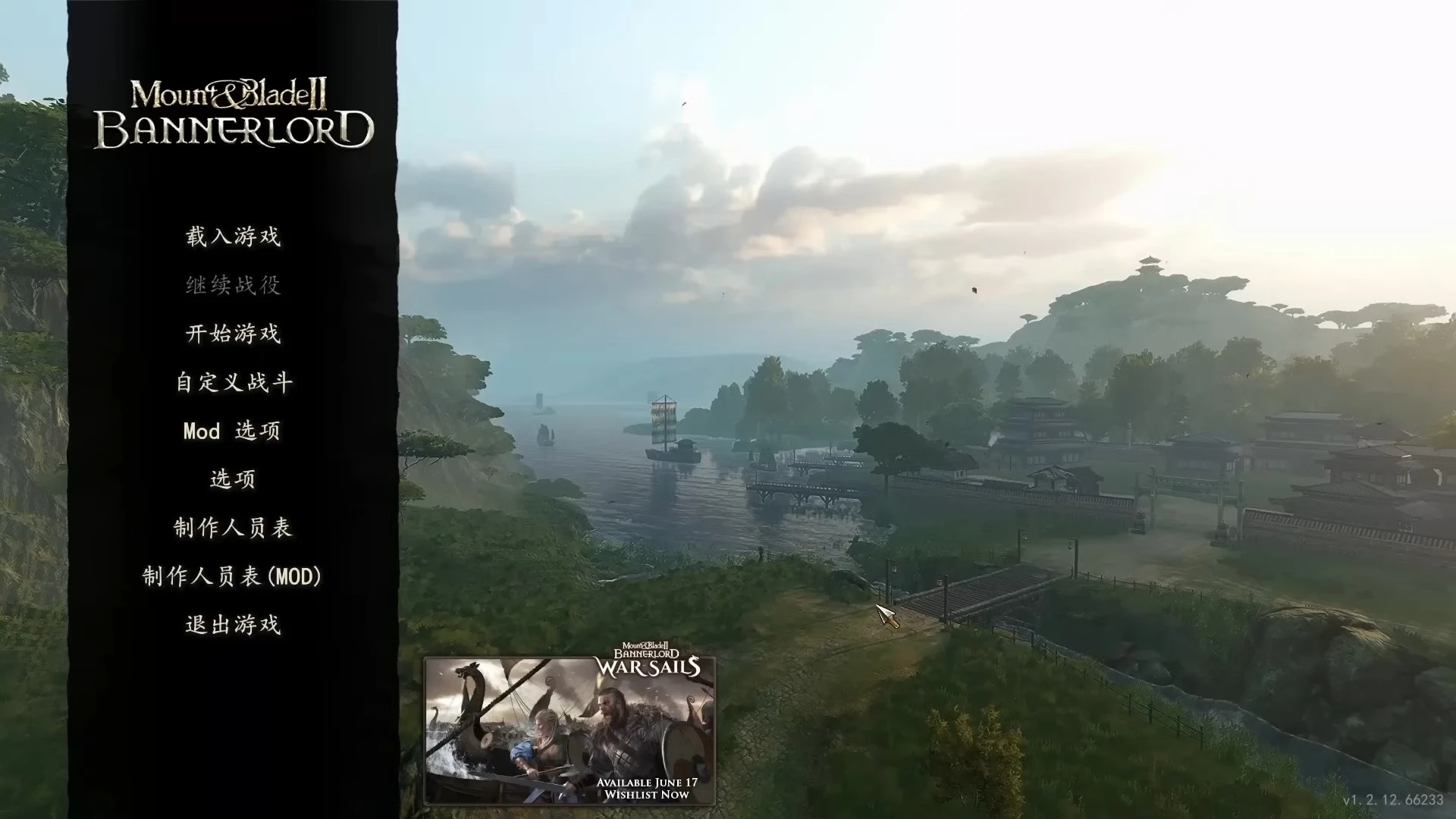
Task: Click the sailing ship on the water
Action: click(x=666, y=425)
